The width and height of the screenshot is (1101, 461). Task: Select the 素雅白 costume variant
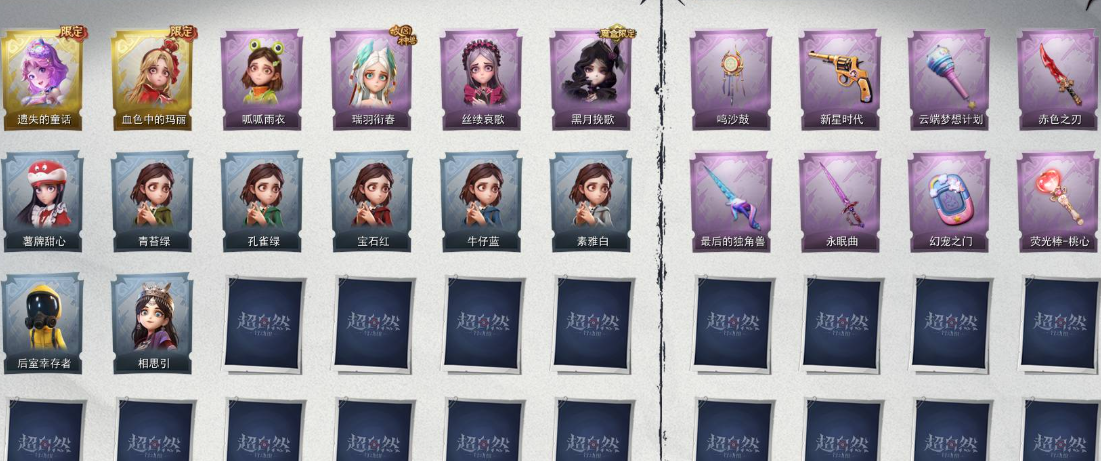click(x=591, y=200)
